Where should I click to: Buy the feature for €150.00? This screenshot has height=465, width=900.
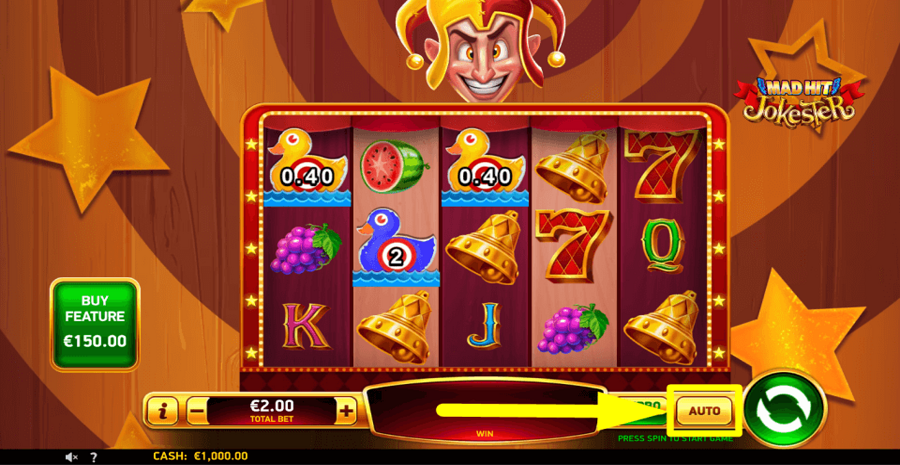pyautogui.click(x=95, y=324)
